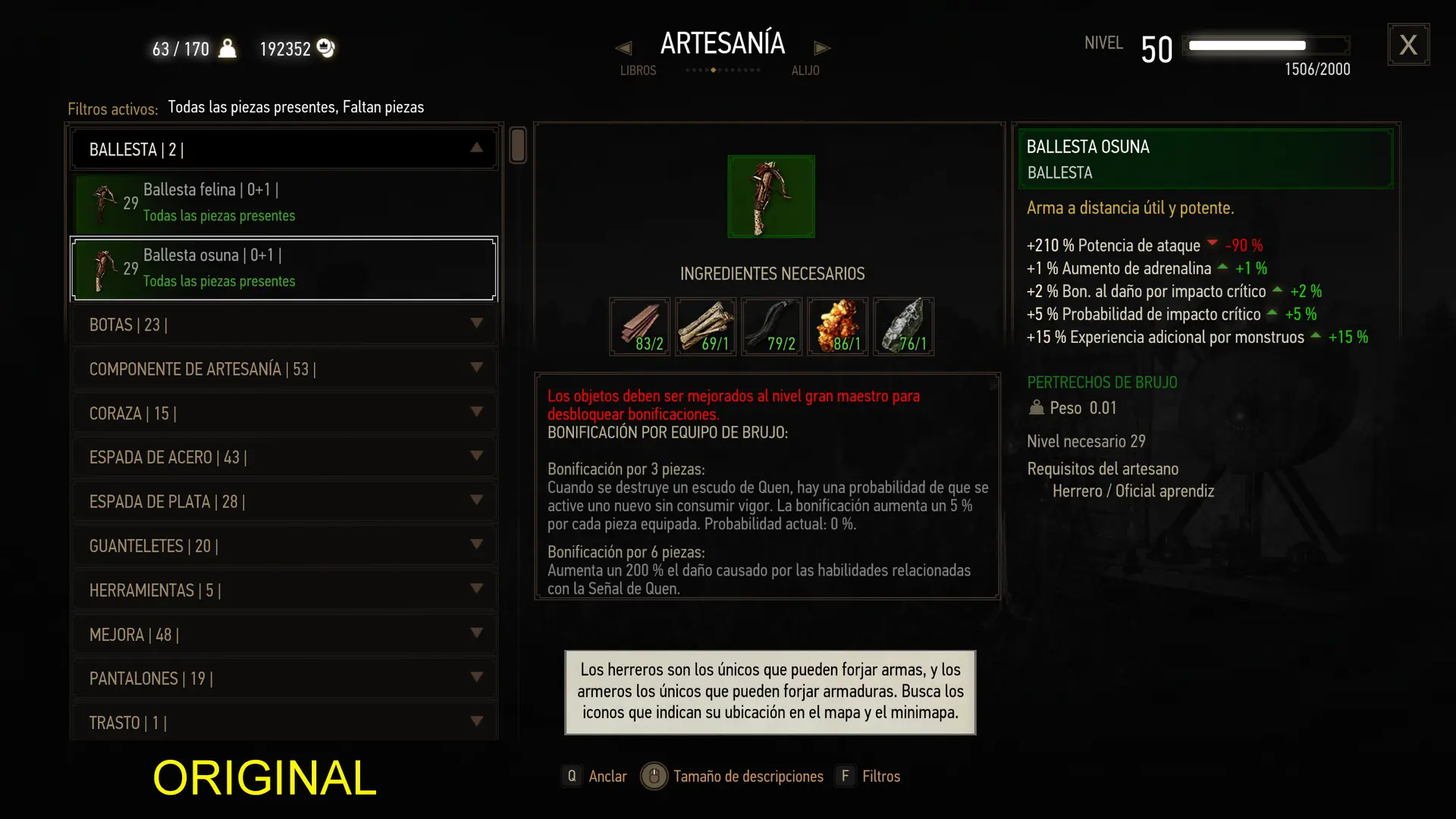Click the orange amber ingredient slot

click(837, 327)
